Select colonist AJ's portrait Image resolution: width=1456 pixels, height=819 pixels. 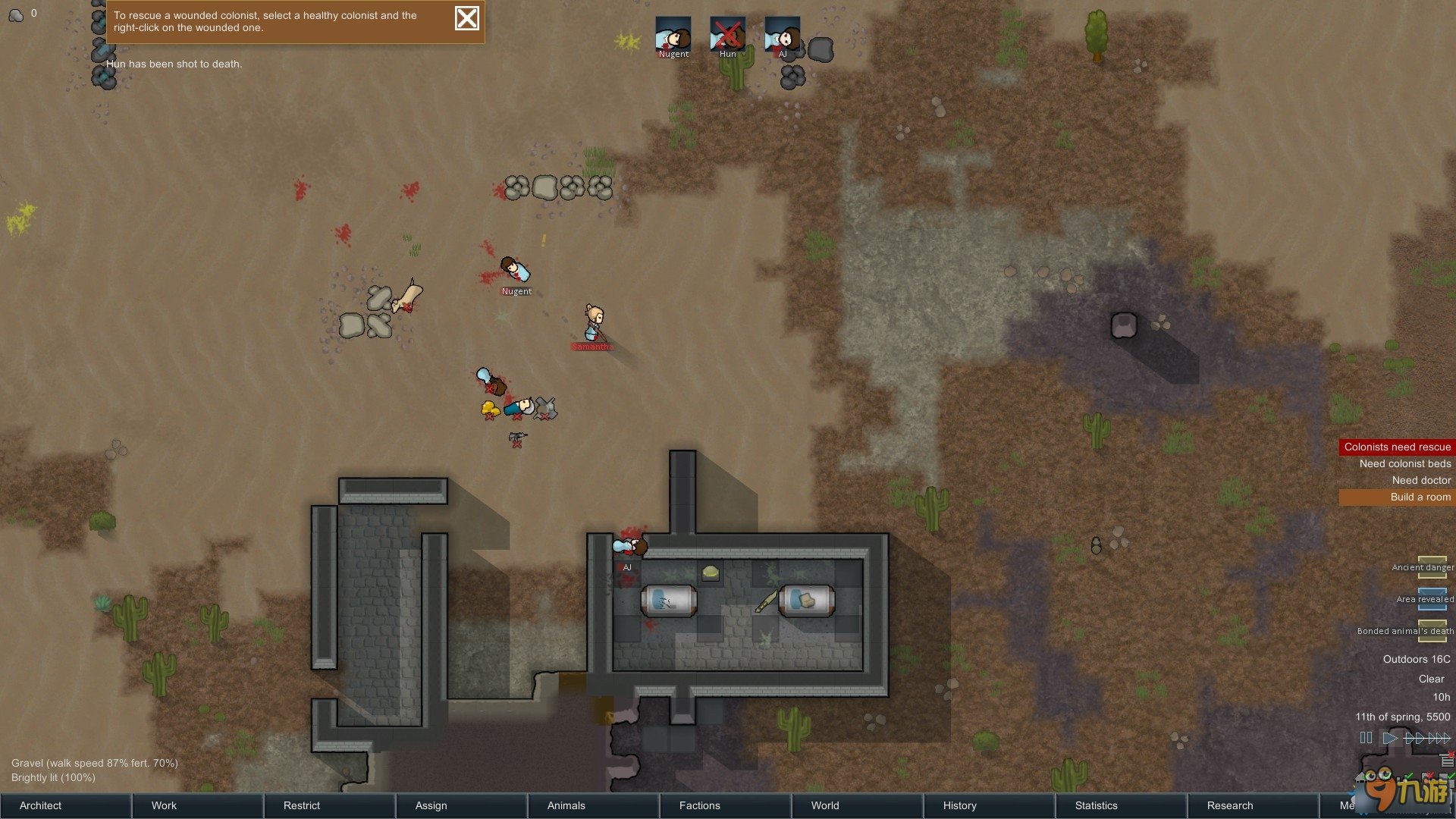tap(782, 35)
